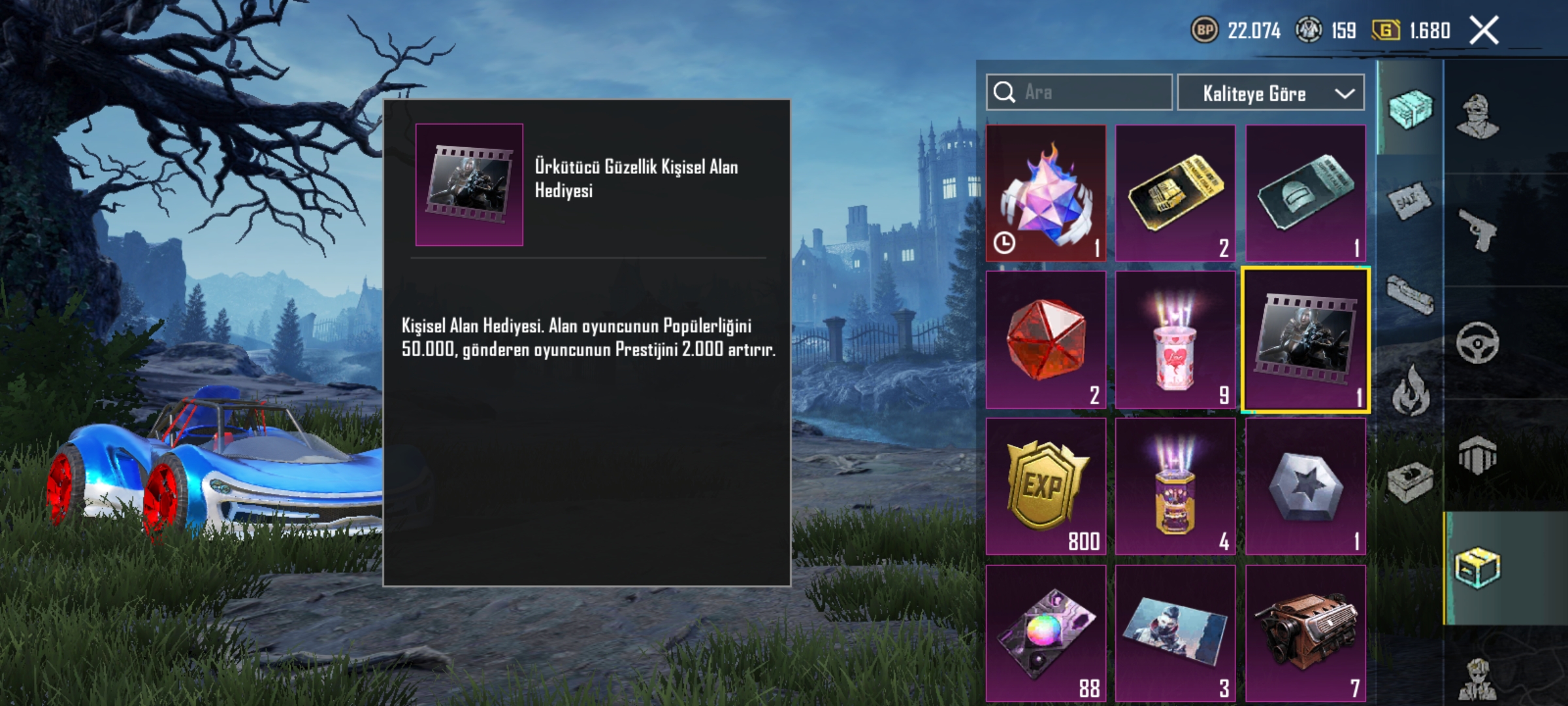The width and height of the screenshot is (1568, 706).
Task: Open the Kaliteye Göre sort dropdown
Action: [1270, 93]
